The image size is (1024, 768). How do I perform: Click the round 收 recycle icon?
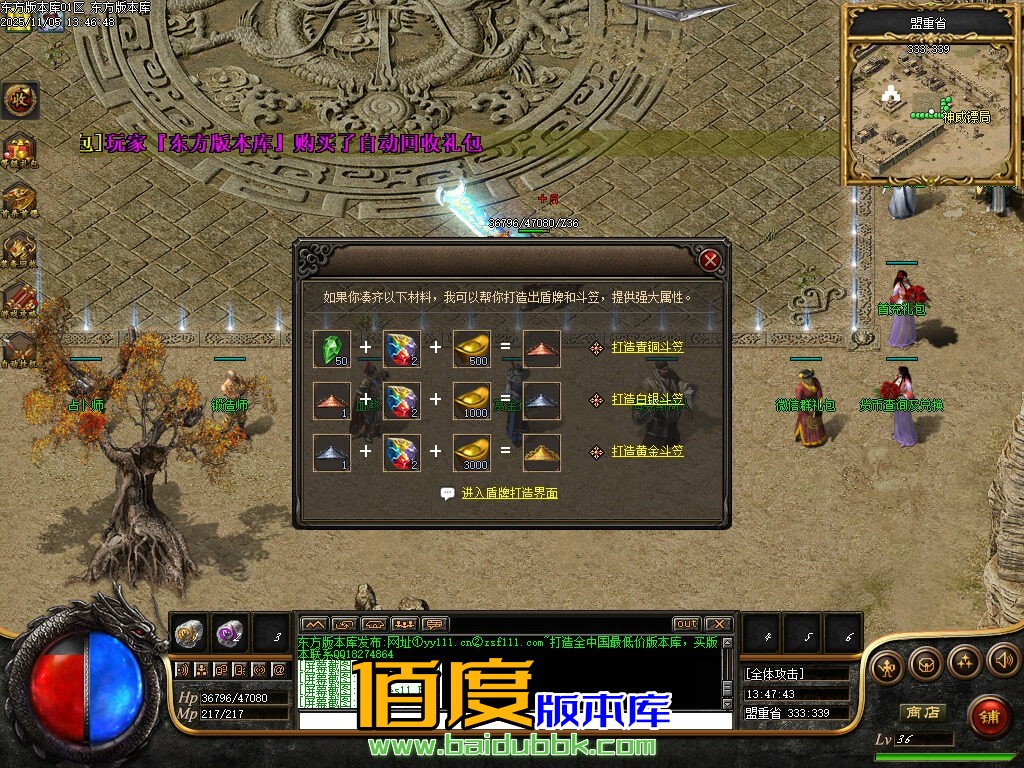[19, 99]
